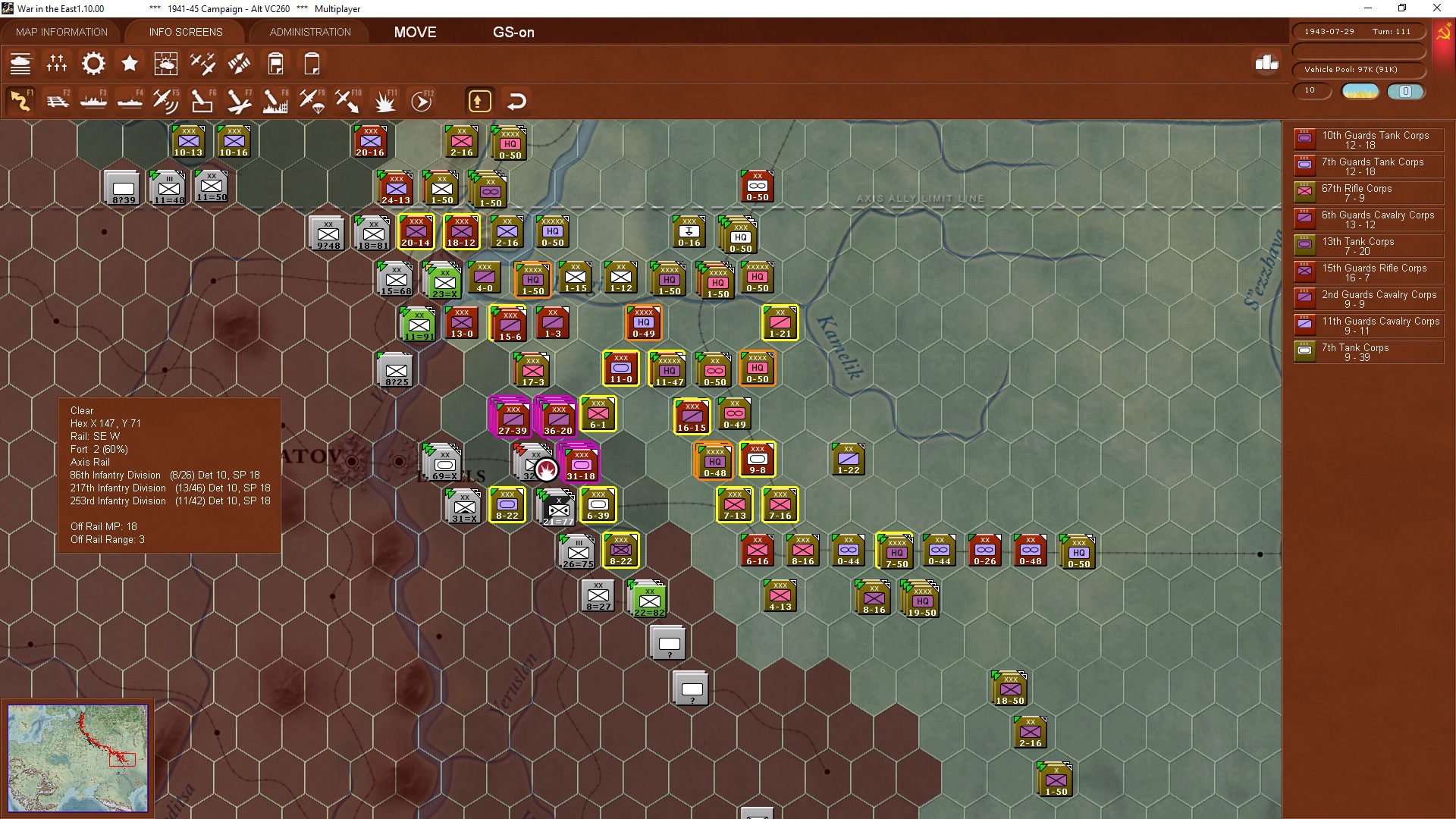This screenshot has height=819, width=1456.
Task: Click the minimap in the bottom-left corner
Action: click(78, 758)
